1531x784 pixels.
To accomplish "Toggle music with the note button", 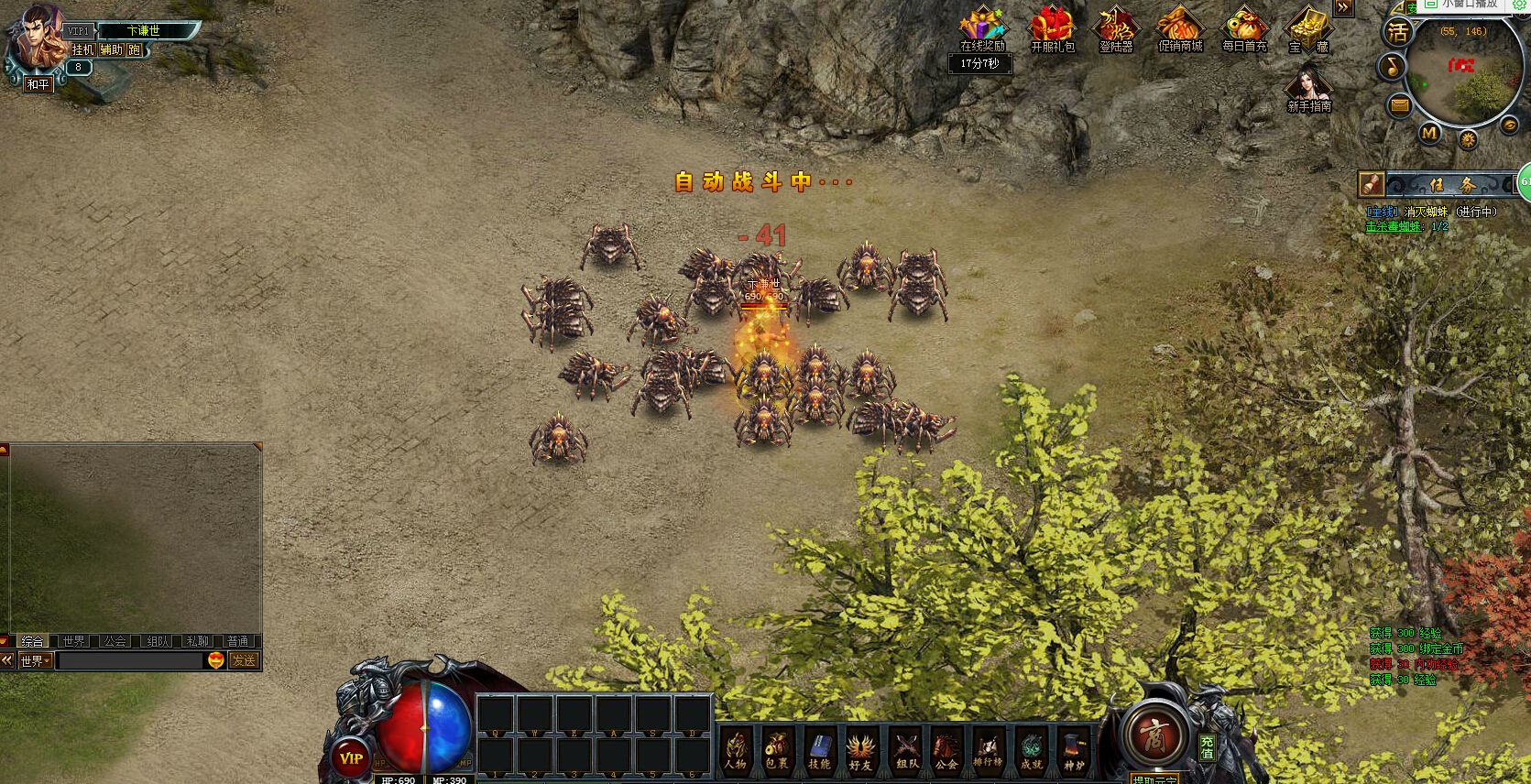I will 1393,67.
